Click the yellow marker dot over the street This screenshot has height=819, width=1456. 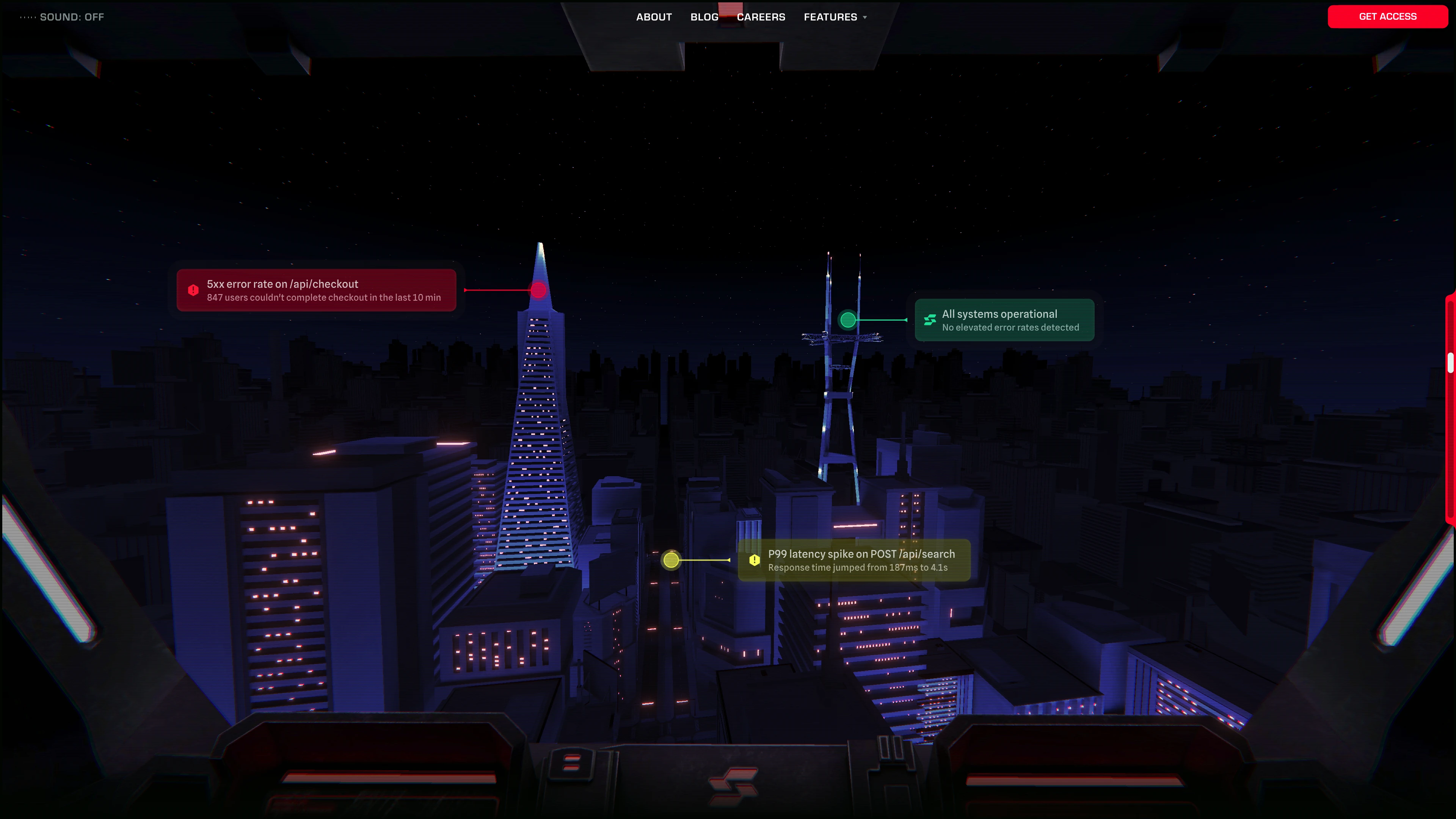671,560
